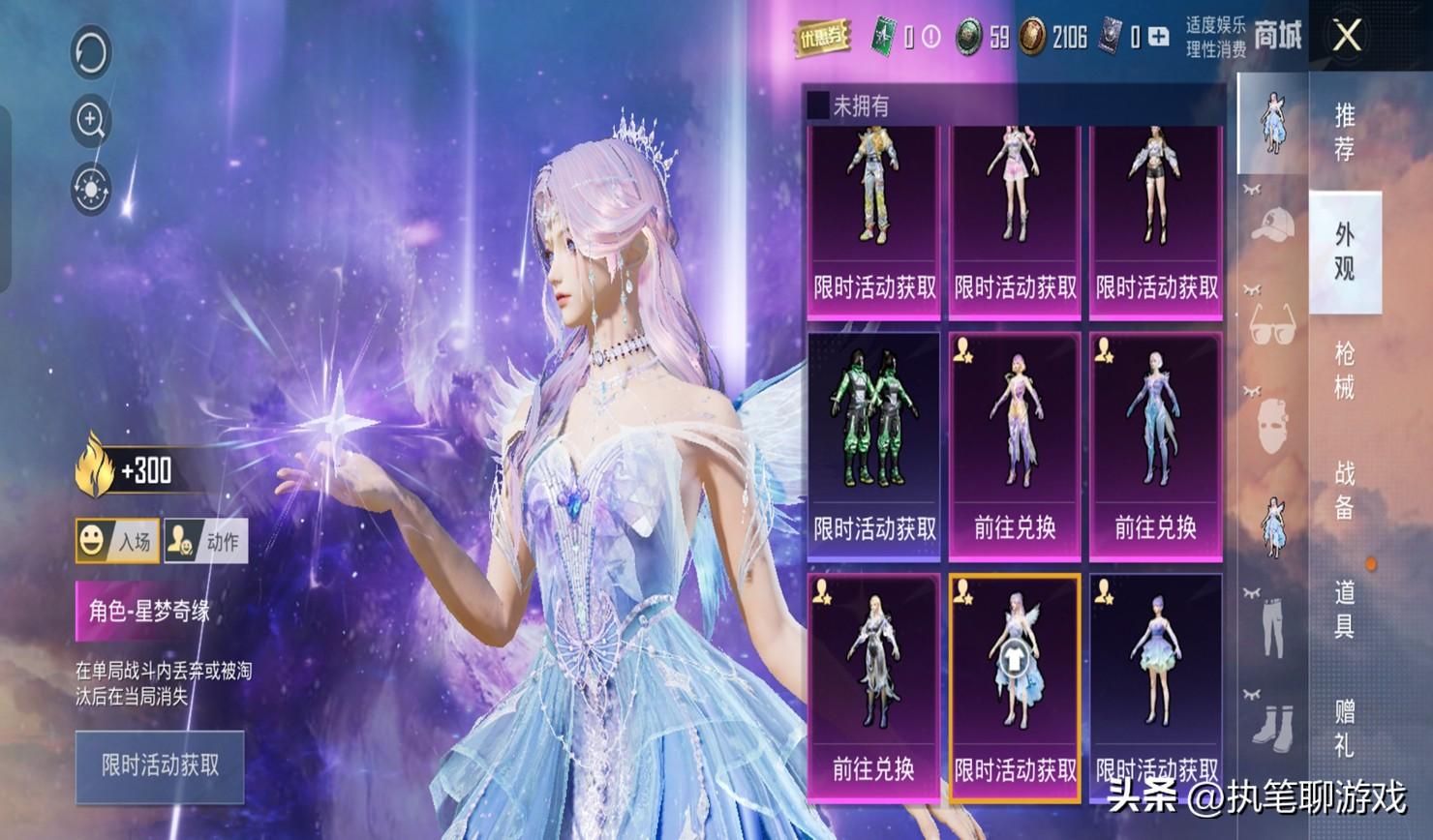Open the 枪械 category tab

pyautogui.click(x=1344, y=370)
